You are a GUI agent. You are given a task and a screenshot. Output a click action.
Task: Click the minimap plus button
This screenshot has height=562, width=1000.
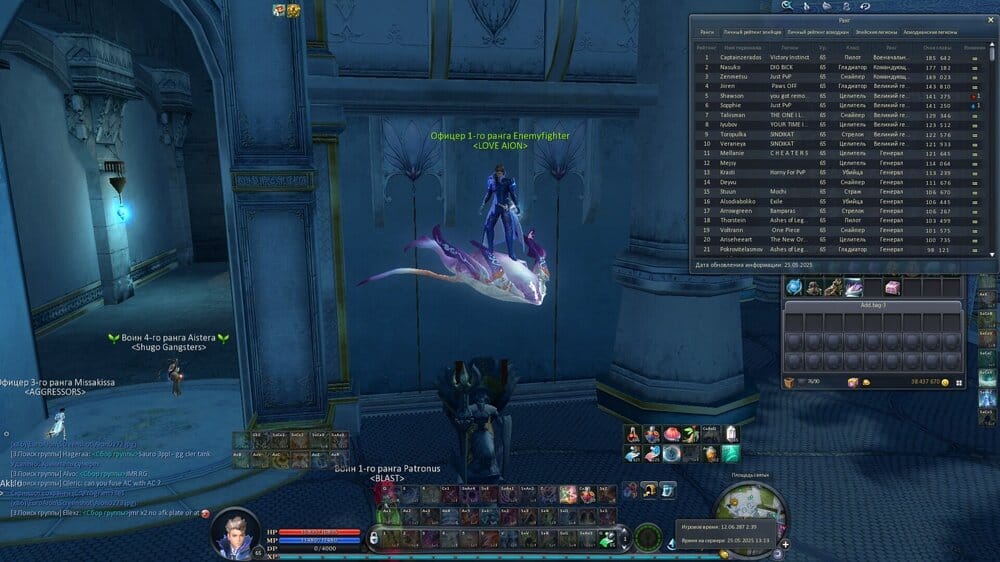pyautogui.click(x=785, y=544)
